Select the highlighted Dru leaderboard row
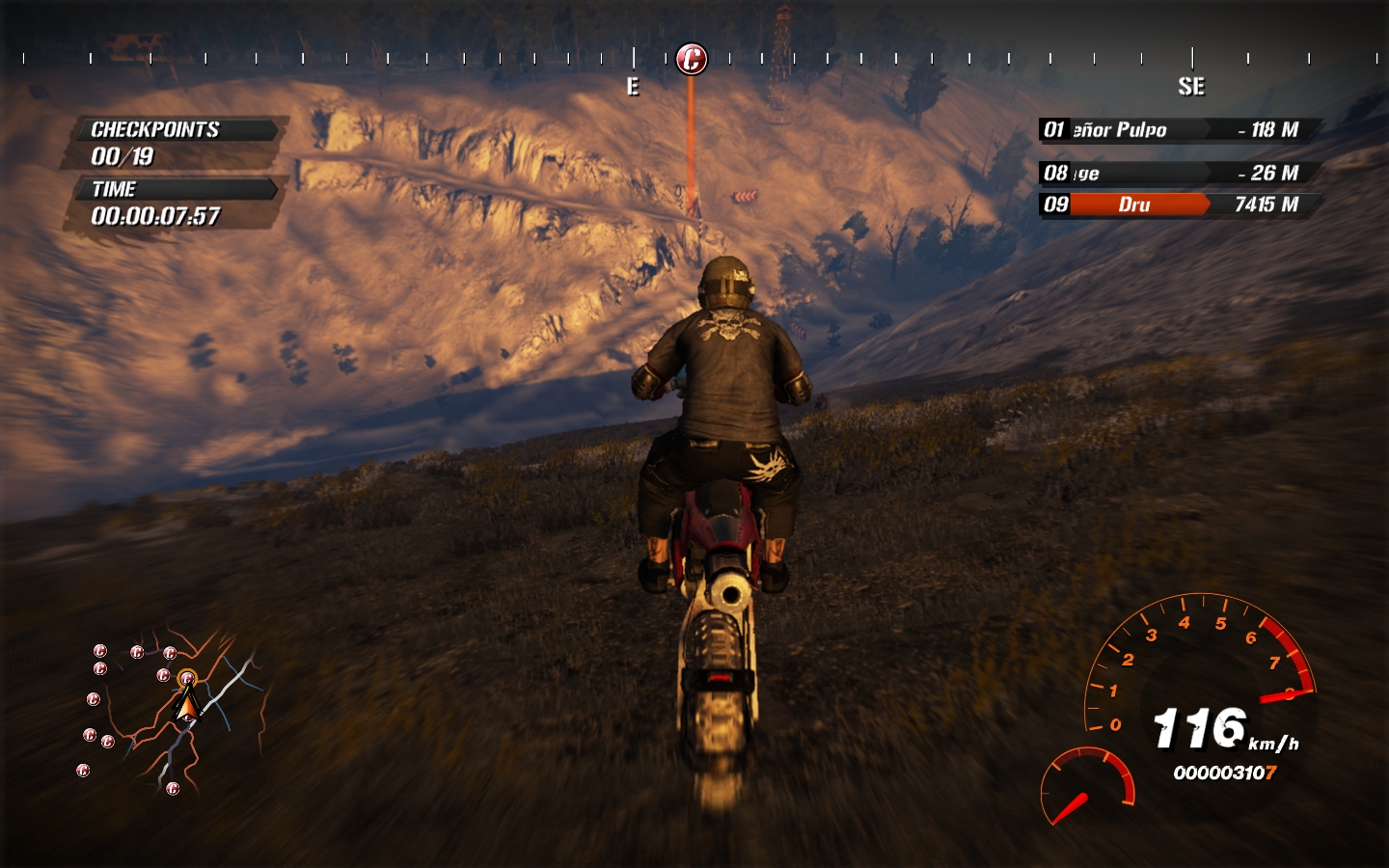 tap(1177, 204)
